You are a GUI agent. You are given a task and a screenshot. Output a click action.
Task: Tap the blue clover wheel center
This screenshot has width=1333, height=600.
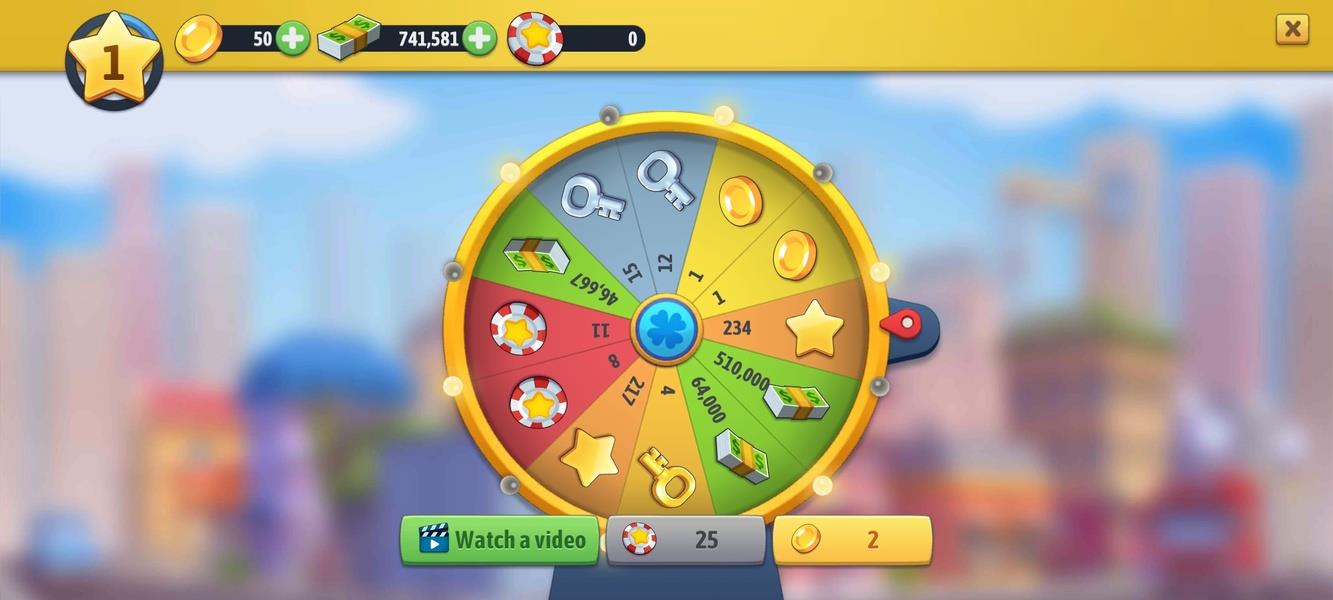tap(666, 330)
